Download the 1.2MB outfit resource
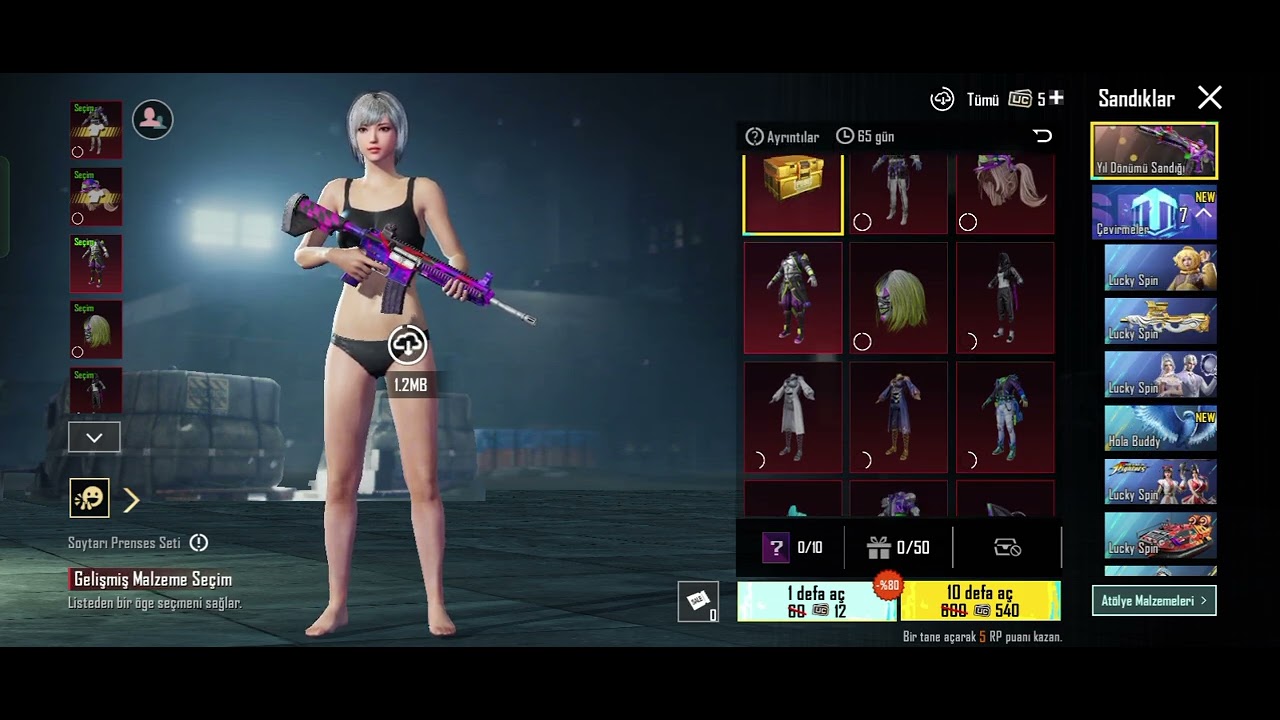1280x720 pixels. click(x=407, y=345)
